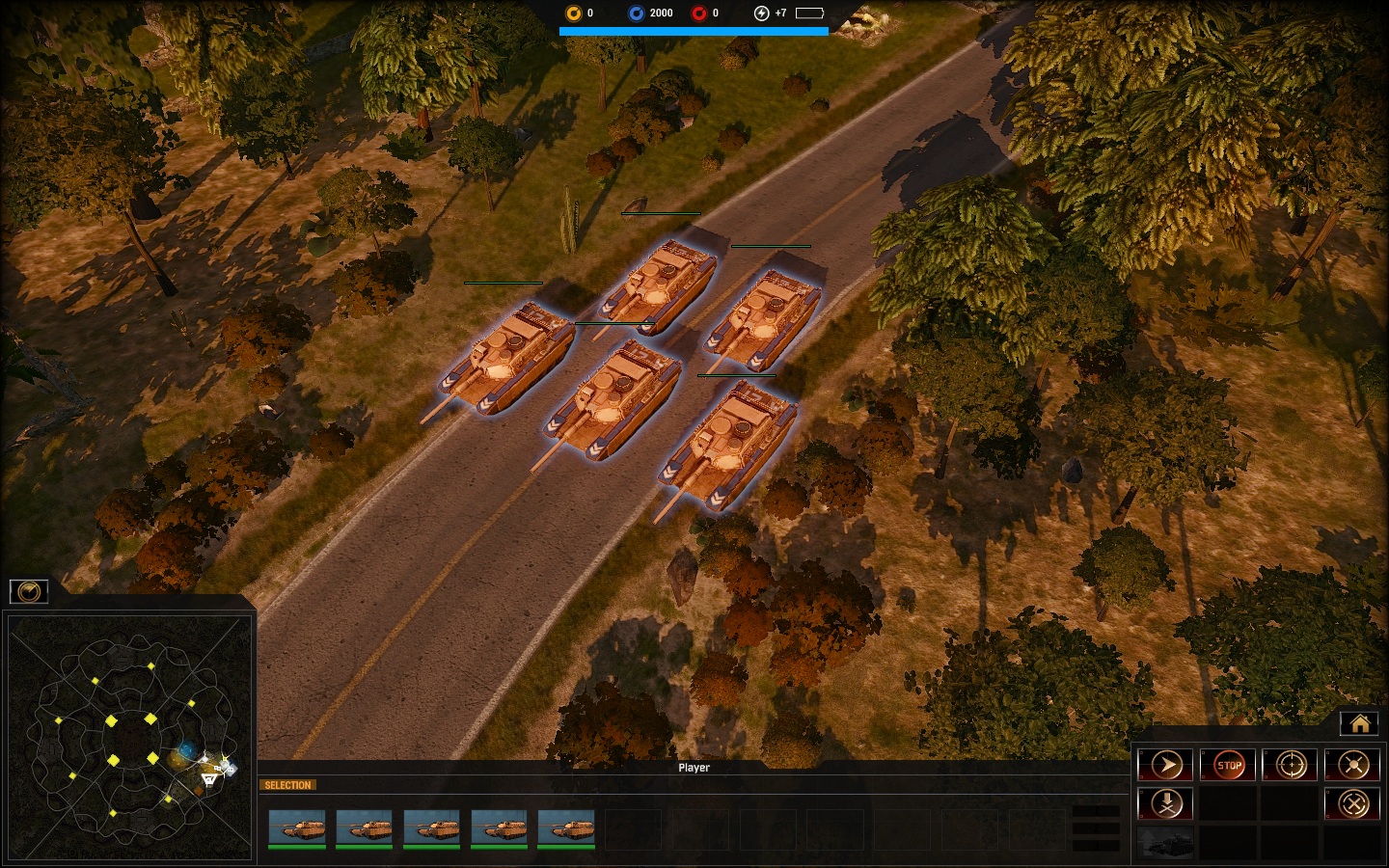Choose the down-arrow over X command

(x=1166, y=803)
